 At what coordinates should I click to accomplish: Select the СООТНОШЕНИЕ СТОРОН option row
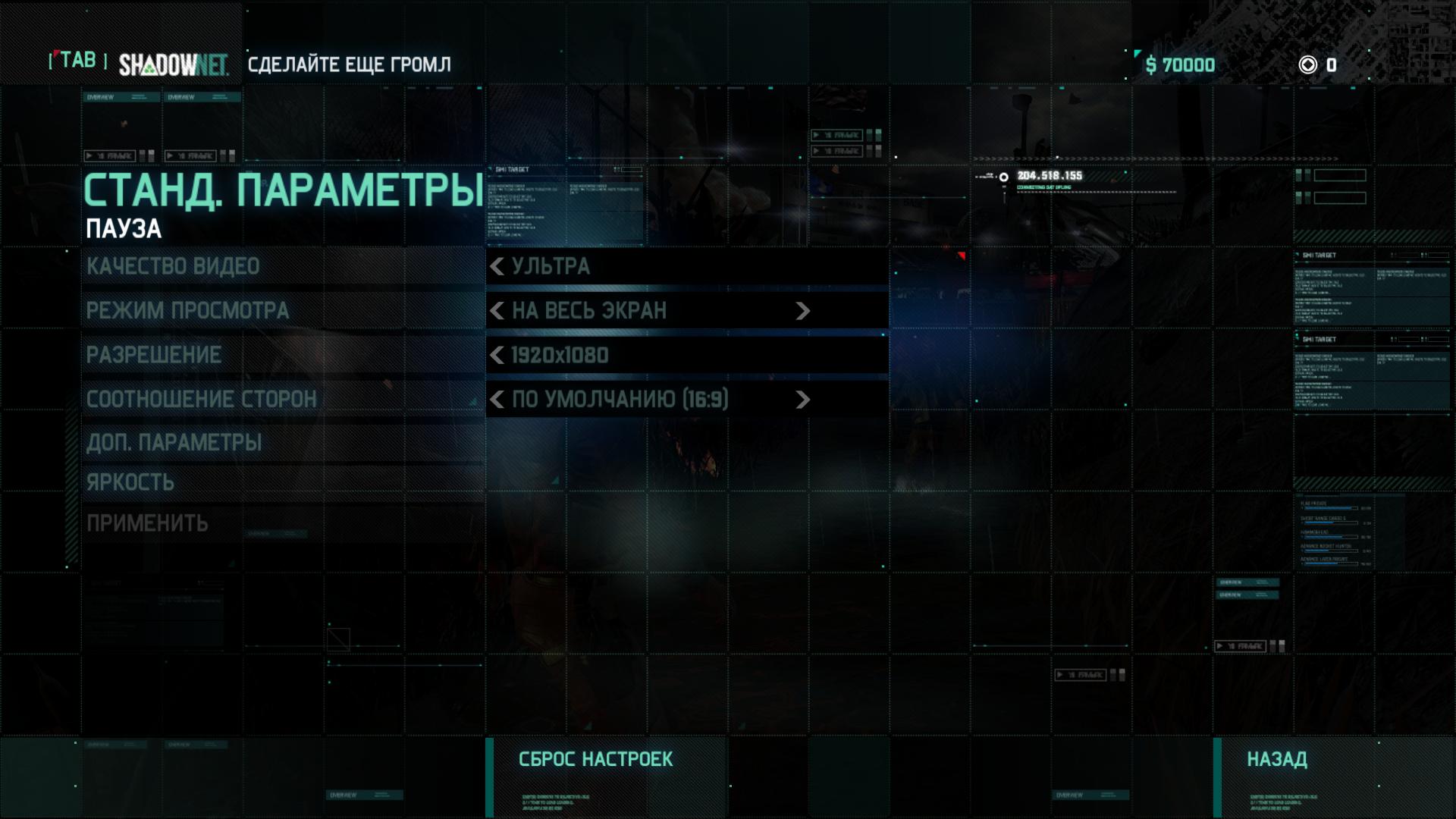(x=201, y=399)
